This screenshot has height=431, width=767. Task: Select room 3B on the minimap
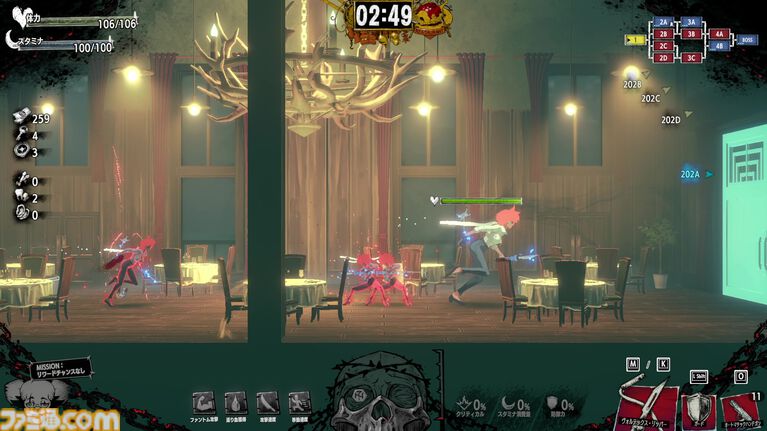coord(691,34)
